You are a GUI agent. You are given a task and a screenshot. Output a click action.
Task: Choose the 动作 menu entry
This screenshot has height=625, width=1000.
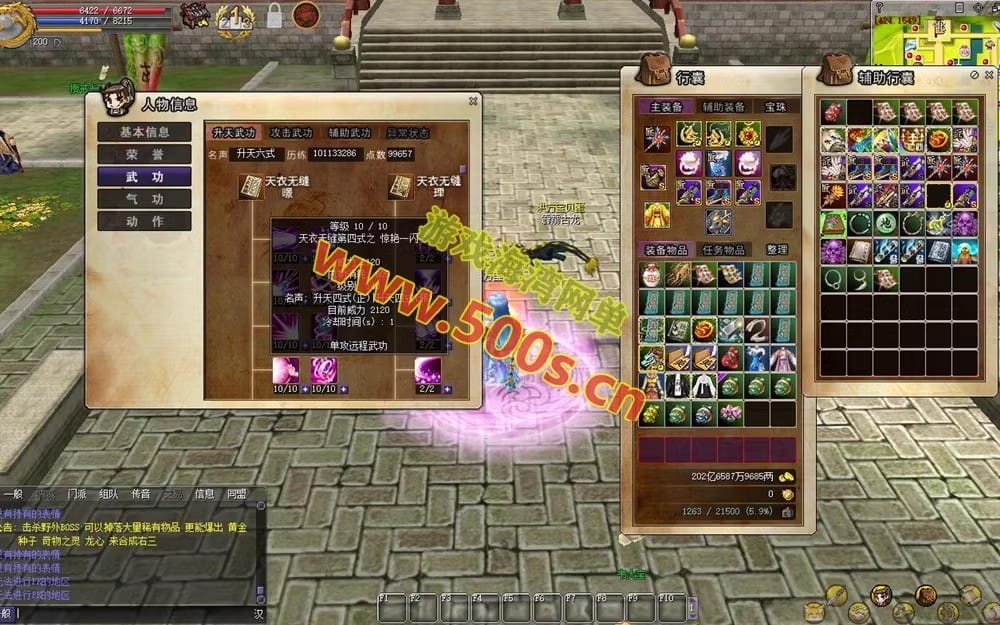[x=144, y=221]
